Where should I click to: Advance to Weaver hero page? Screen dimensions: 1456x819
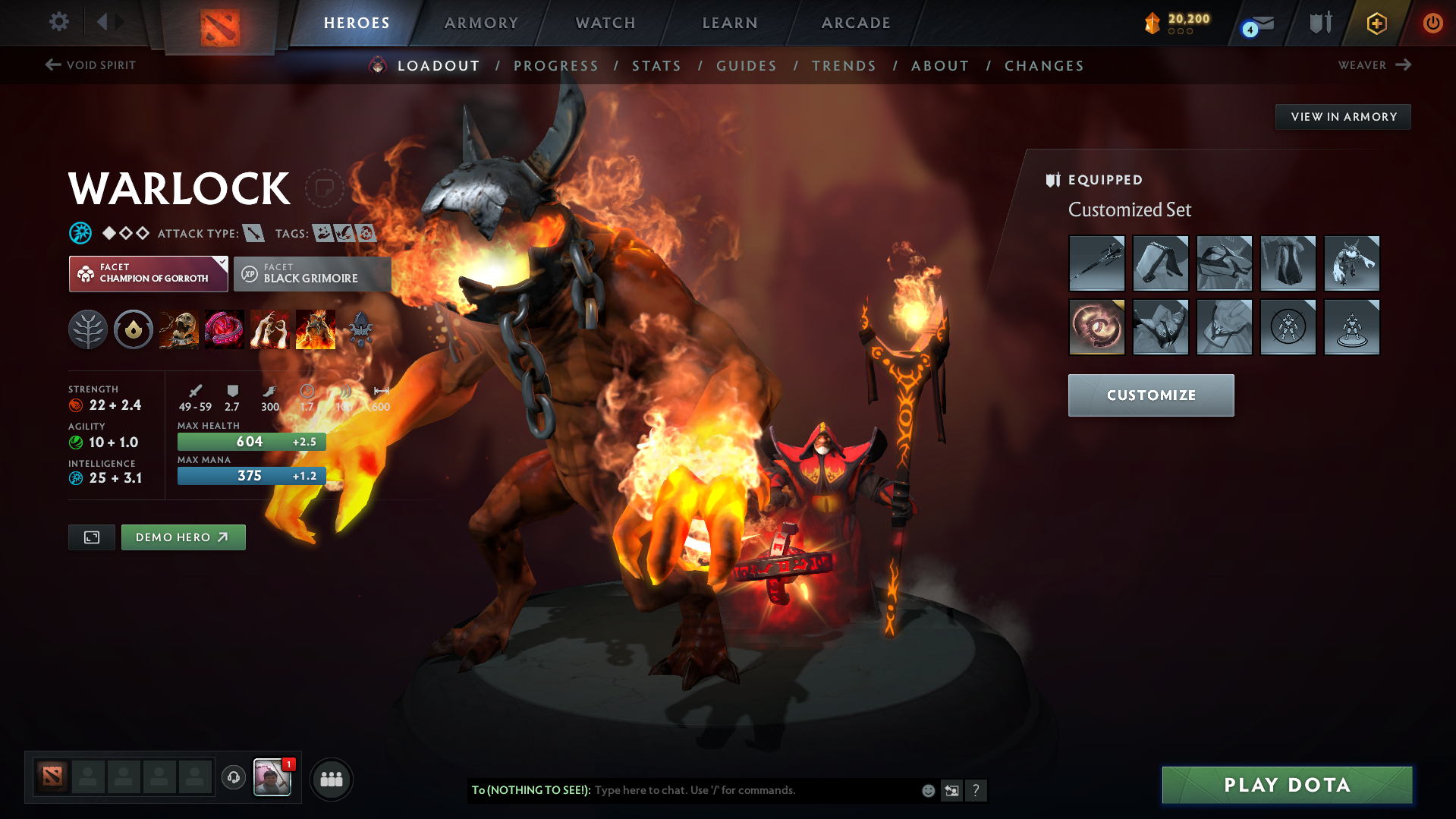click(x=1375, y=65)
